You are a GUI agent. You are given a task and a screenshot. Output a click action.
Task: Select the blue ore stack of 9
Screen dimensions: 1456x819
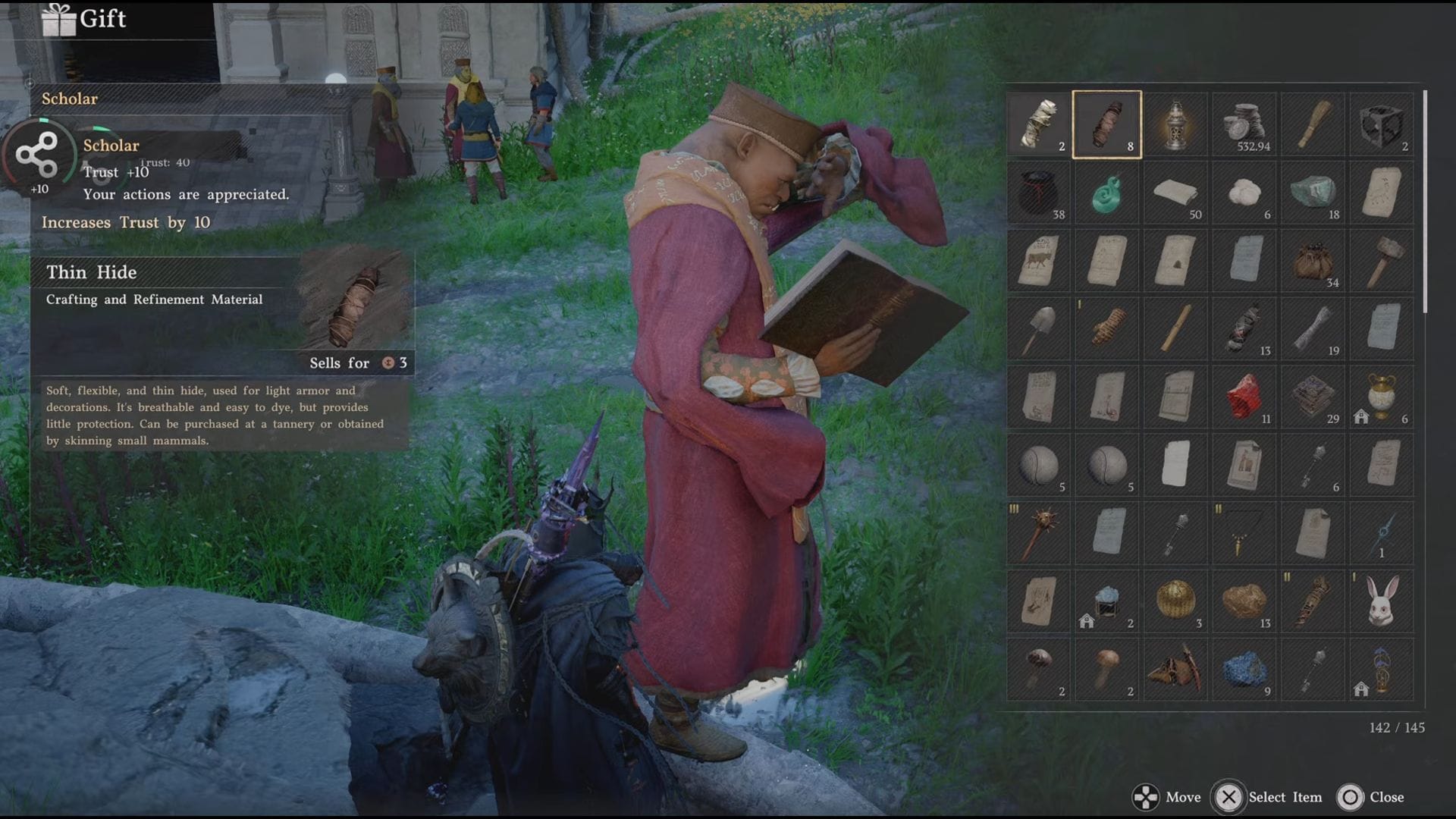1244,670
